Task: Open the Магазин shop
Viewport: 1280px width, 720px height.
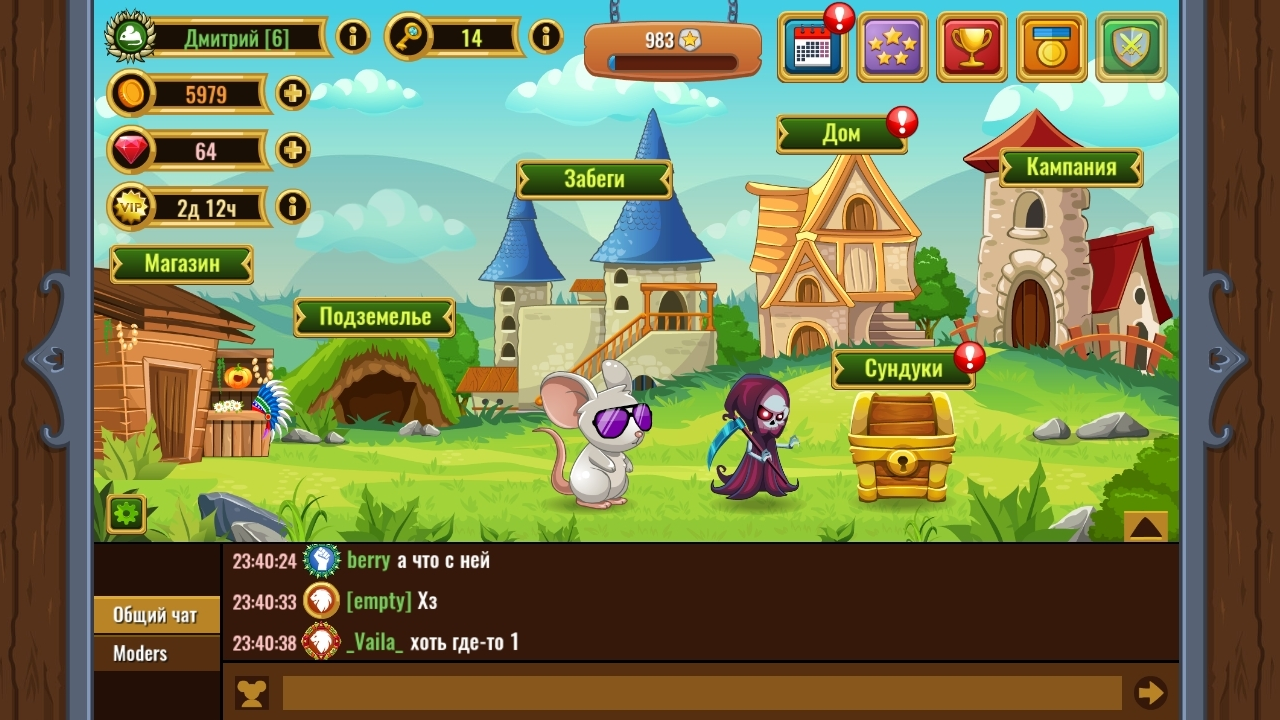Action: tap(180, 264)
